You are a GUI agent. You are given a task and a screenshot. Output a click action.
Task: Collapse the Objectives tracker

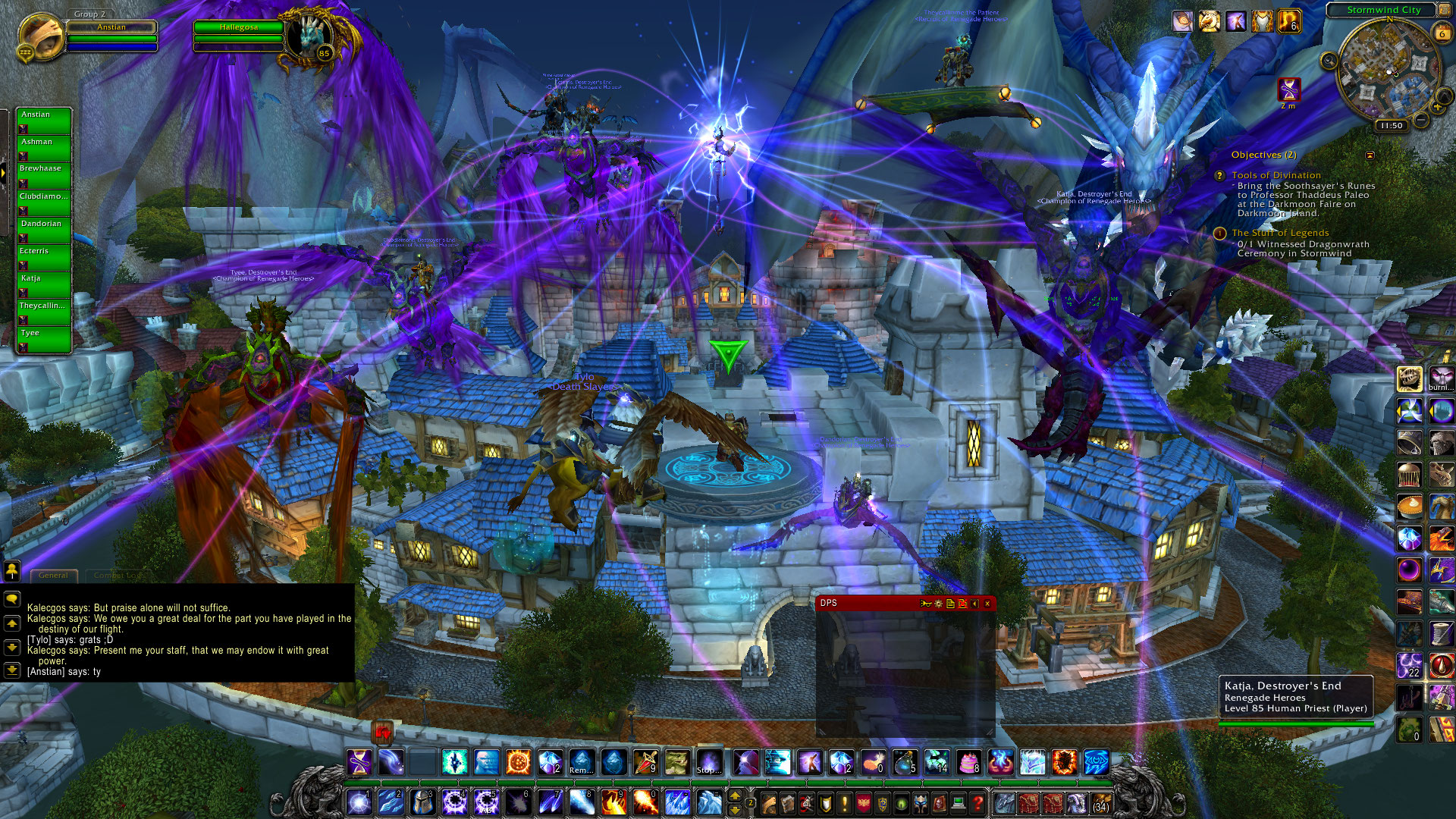pyautogui.click(x=1370, y=155)
